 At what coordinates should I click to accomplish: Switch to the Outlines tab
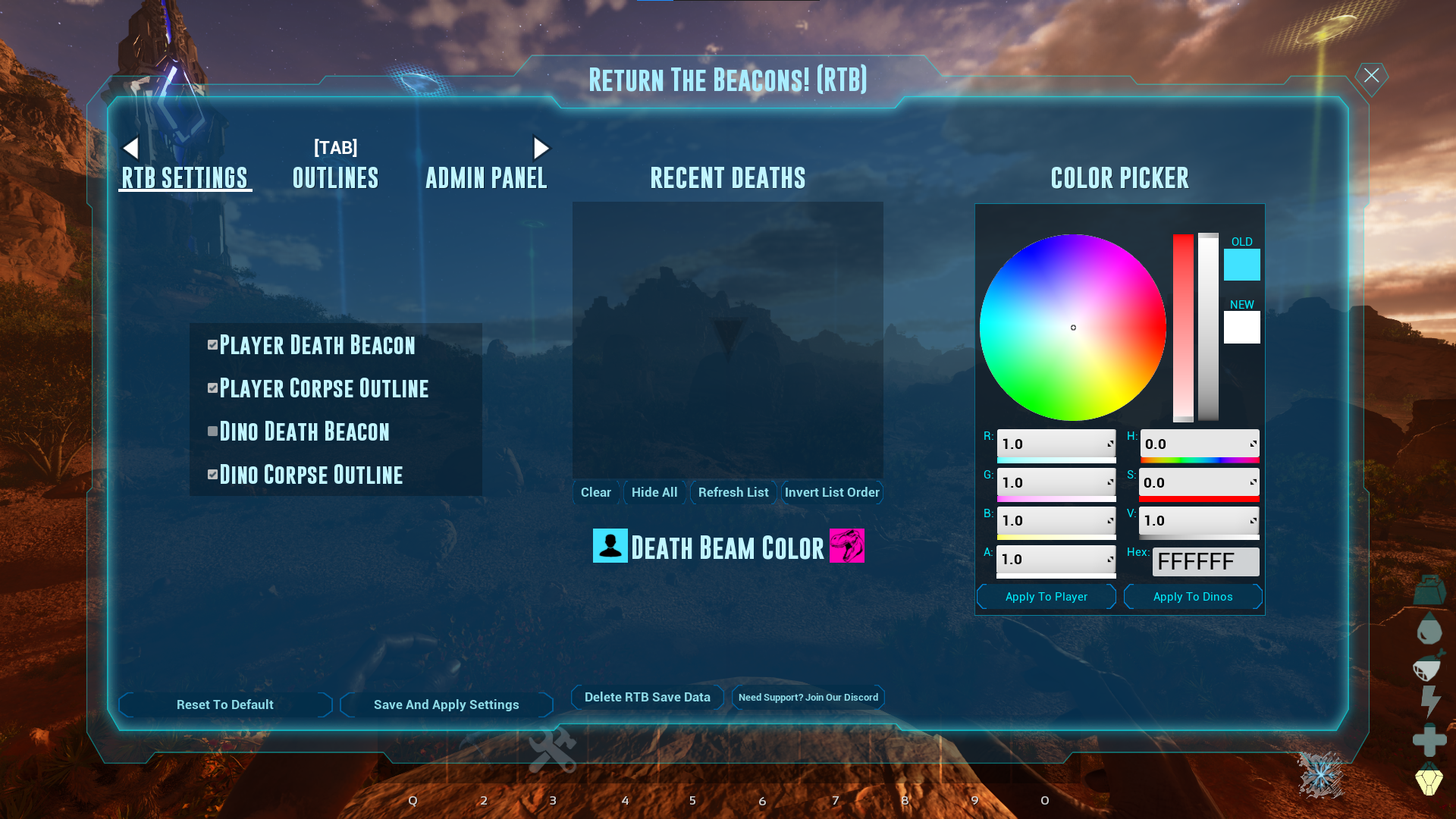click(335, 178)
